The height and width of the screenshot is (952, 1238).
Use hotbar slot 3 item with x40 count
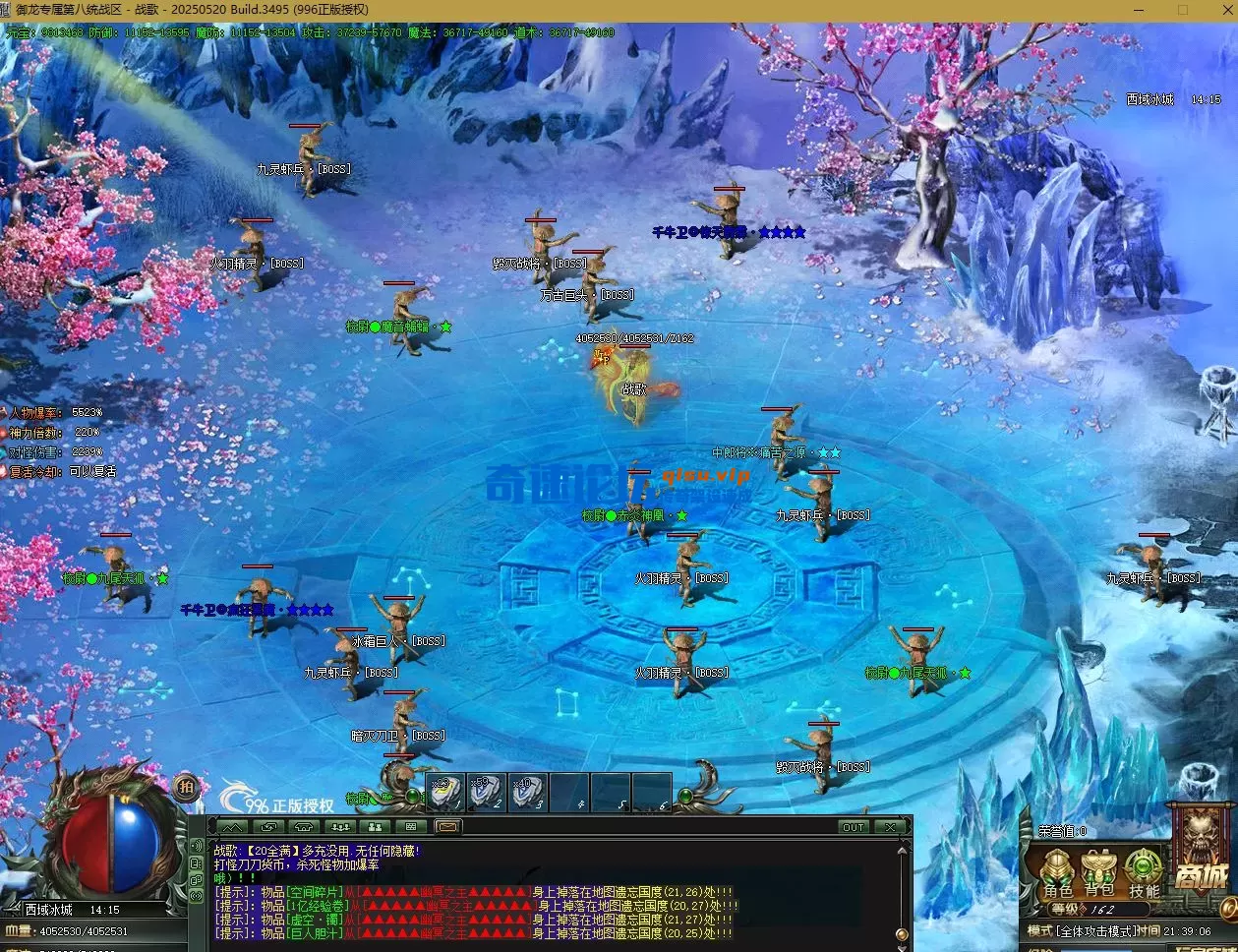pos(527,792)
